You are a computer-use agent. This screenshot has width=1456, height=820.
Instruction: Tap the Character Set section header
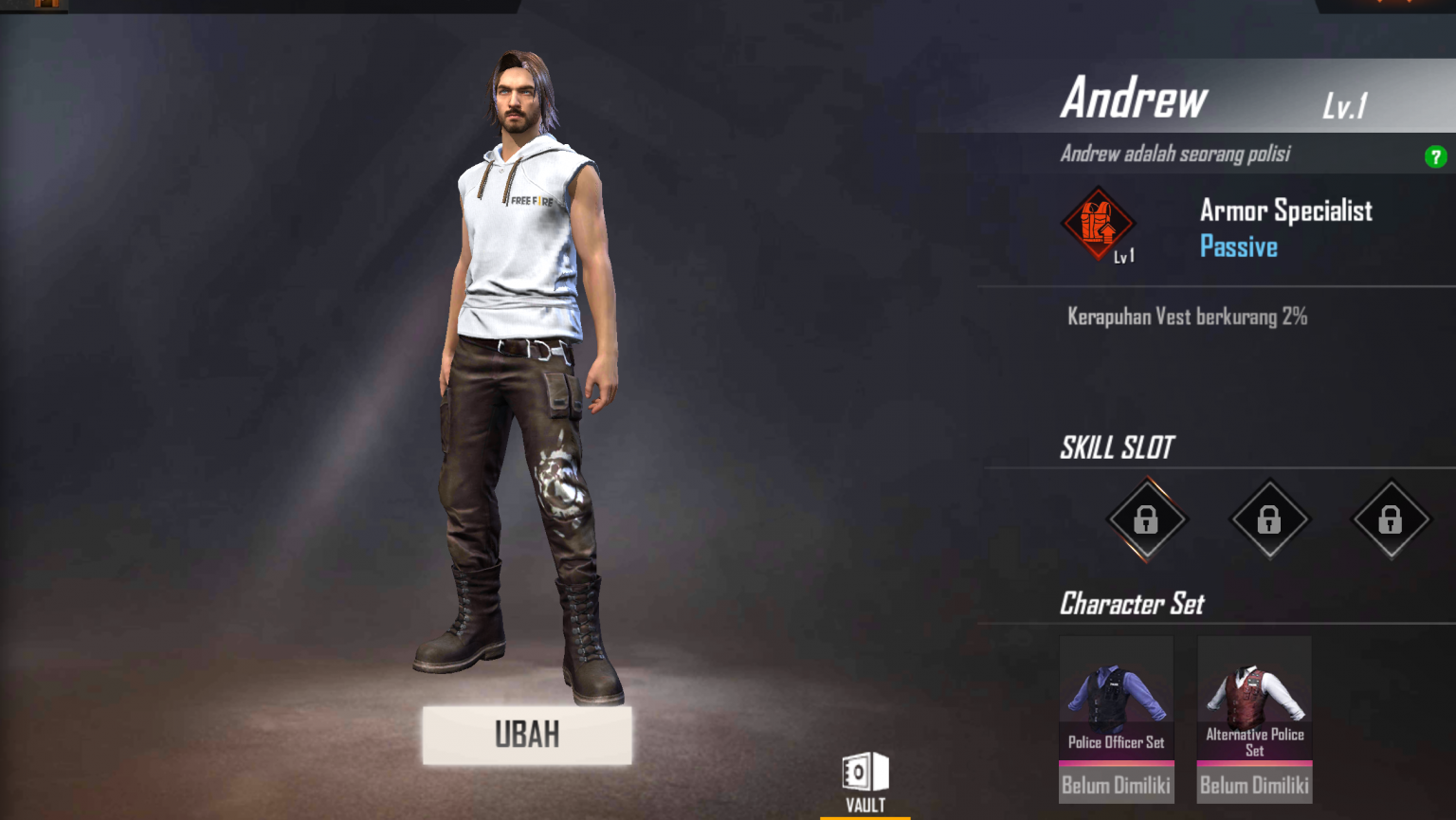[1132, 604]
